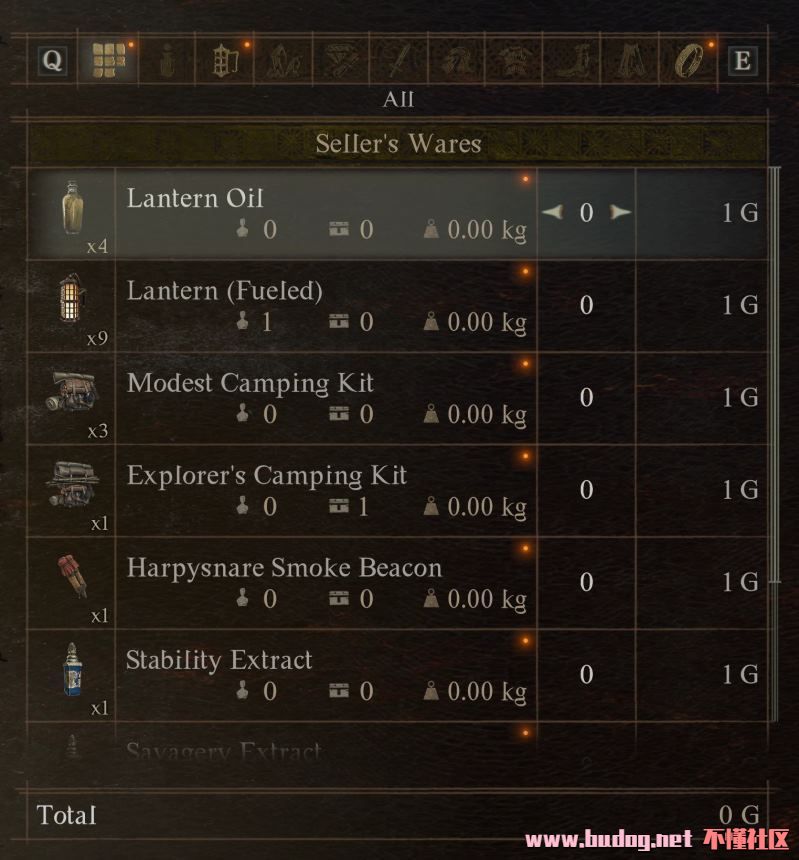Switch to the lantern-icon implements tab
799x860 pixels.
[226, 61]
